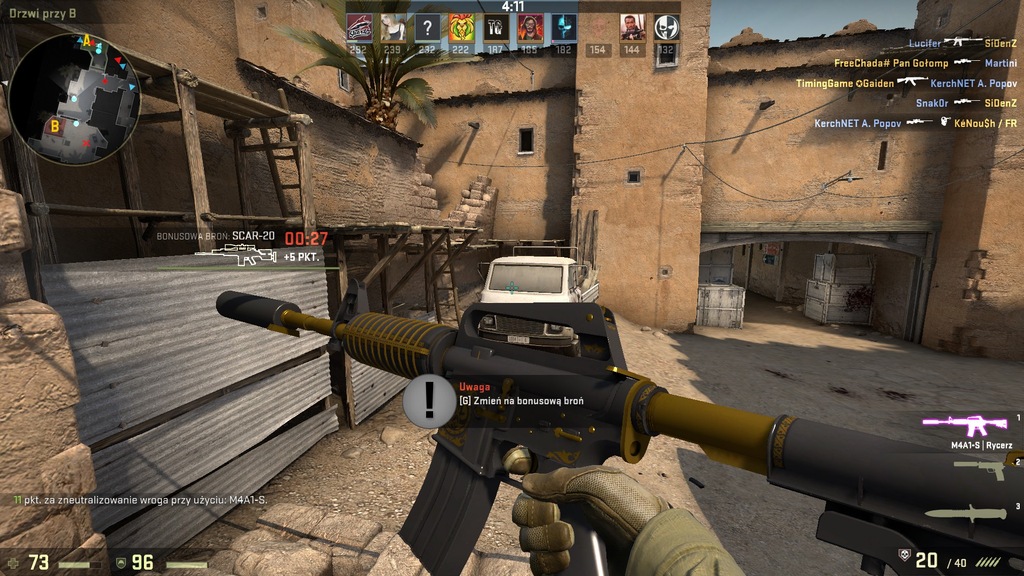Click the radar minimap
This screenshot has width=1024, height=576.
pos(74,98)
